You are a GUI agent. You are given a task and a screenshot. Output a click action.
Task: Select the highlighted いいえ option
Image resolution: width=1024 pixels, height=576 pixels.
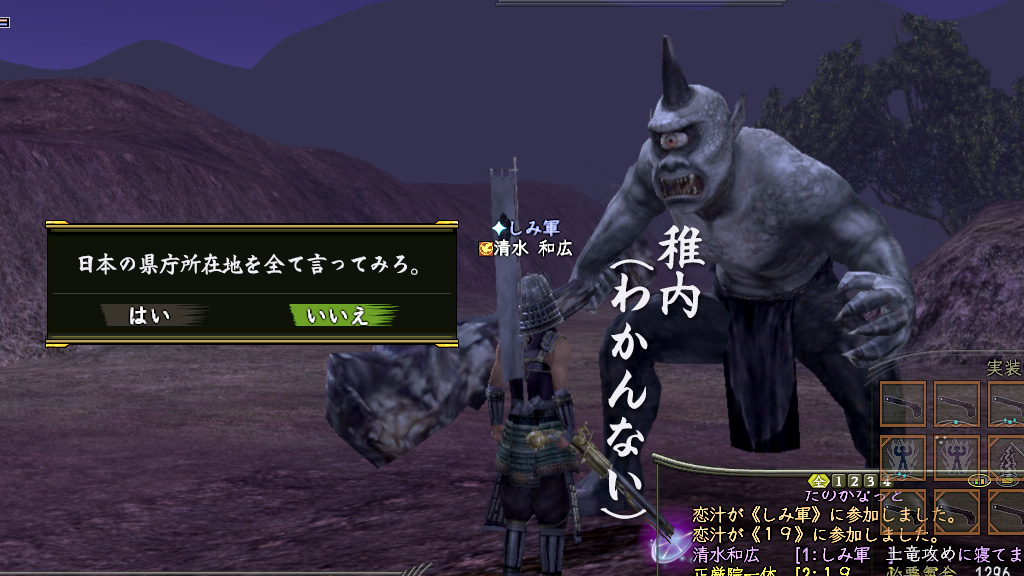pos(340,316)
